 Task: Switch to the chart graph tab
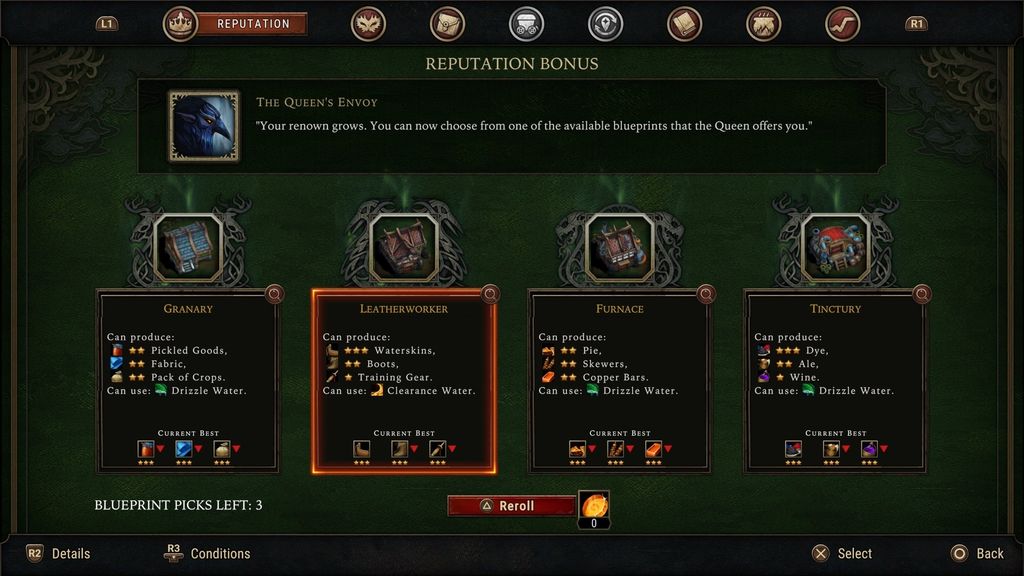(x=843, y=23)
